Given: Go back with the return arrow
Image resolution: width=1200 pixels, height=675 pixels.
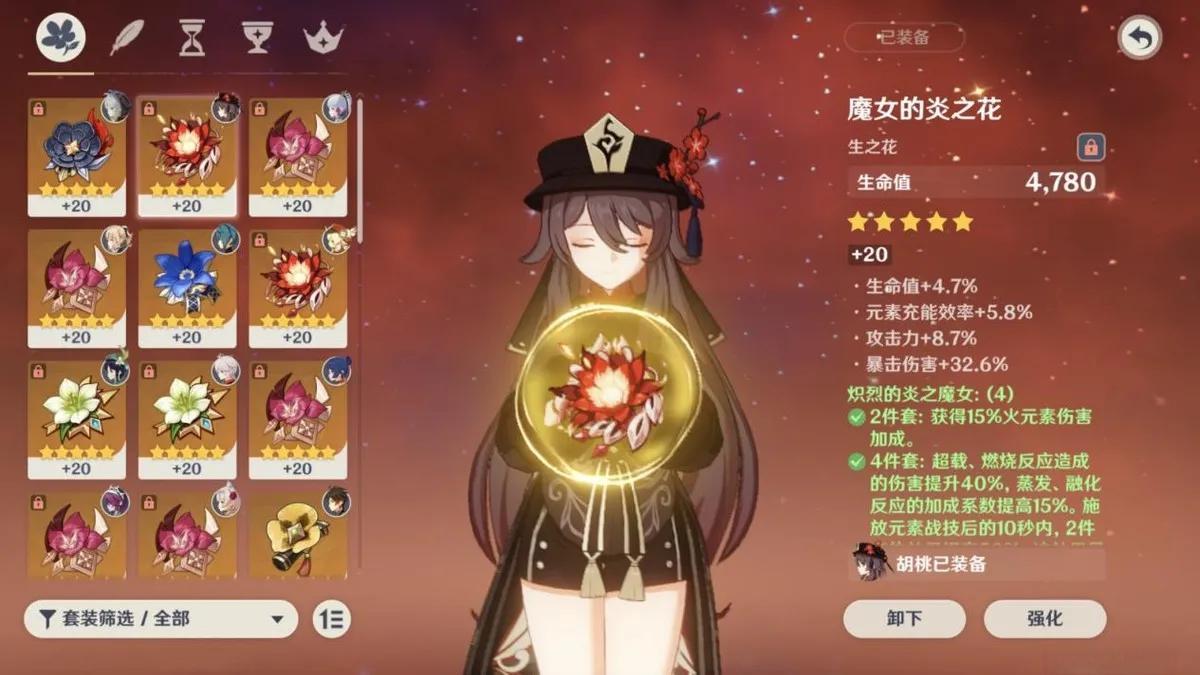Looking at the screenshot, I should tap(1139, 38).
